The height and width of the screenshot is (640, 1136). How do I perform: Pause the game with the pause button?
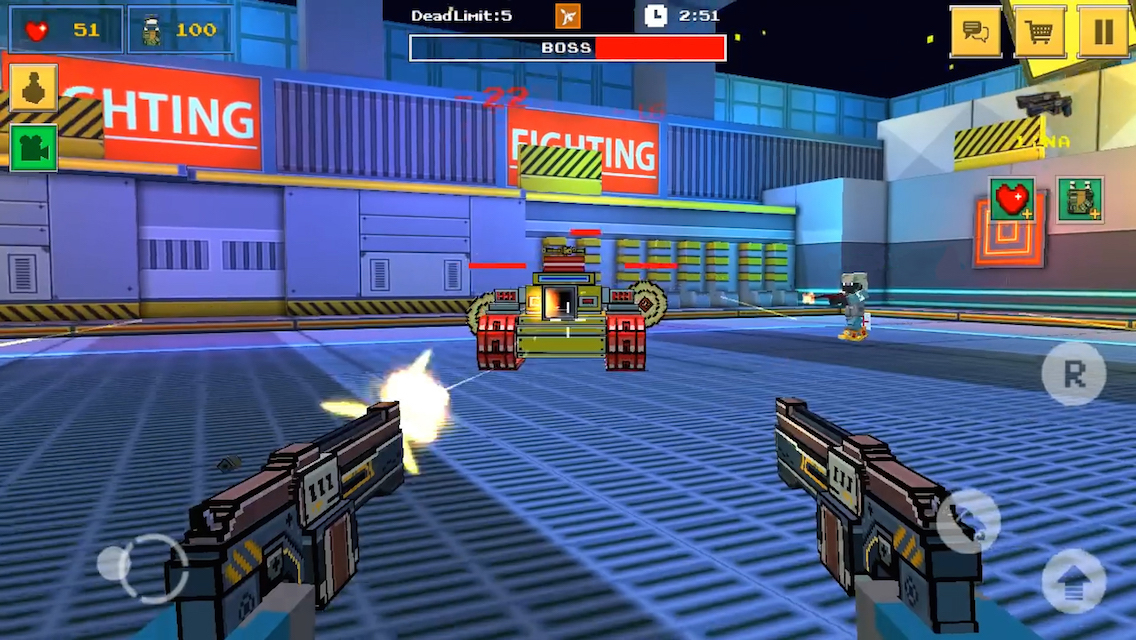1103,32
